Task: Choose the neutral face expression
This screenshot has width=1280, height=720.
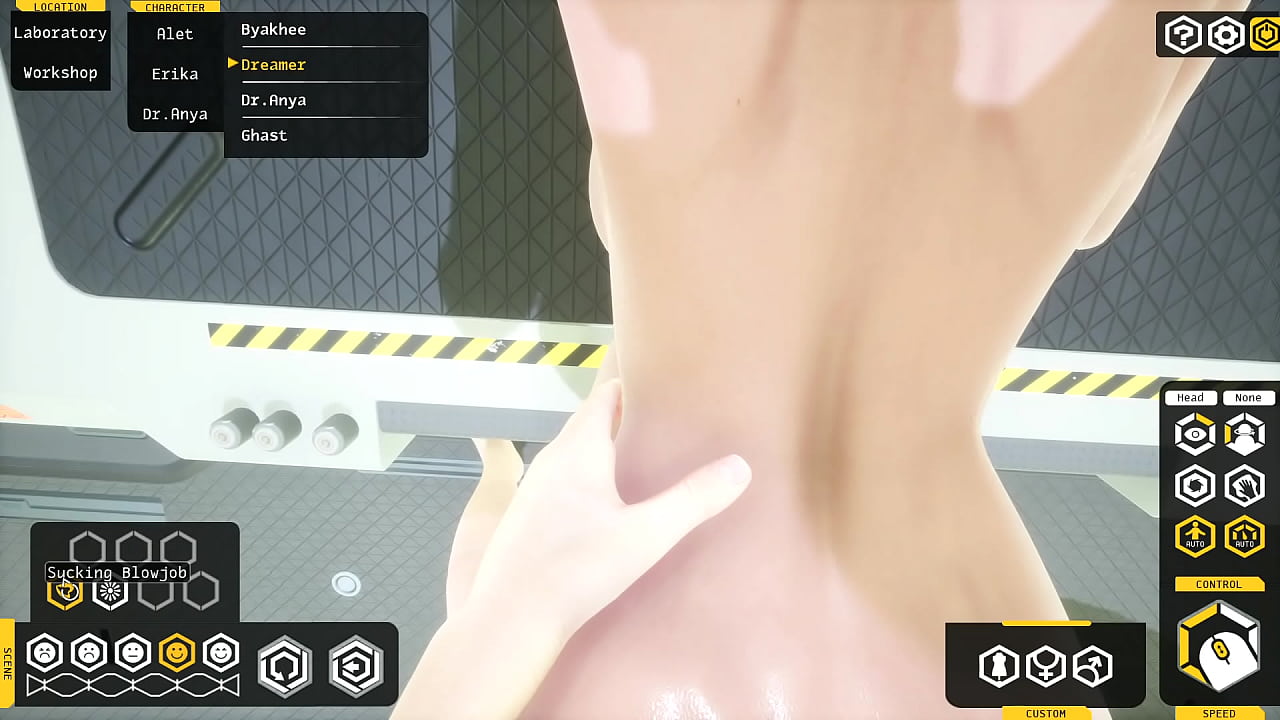Action: 133,653
